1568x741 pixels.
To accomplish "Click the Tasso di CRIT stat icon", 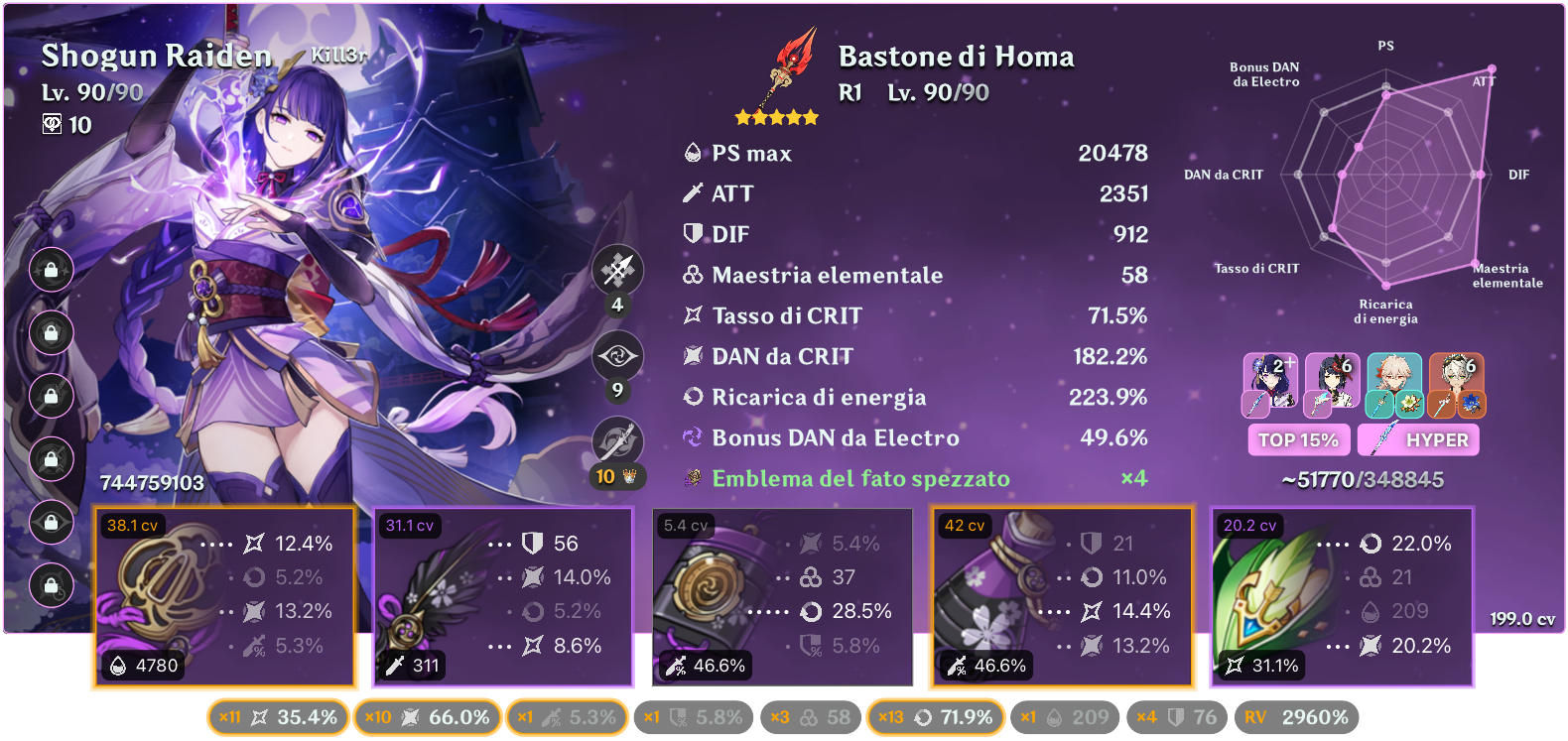I will 693,315.
